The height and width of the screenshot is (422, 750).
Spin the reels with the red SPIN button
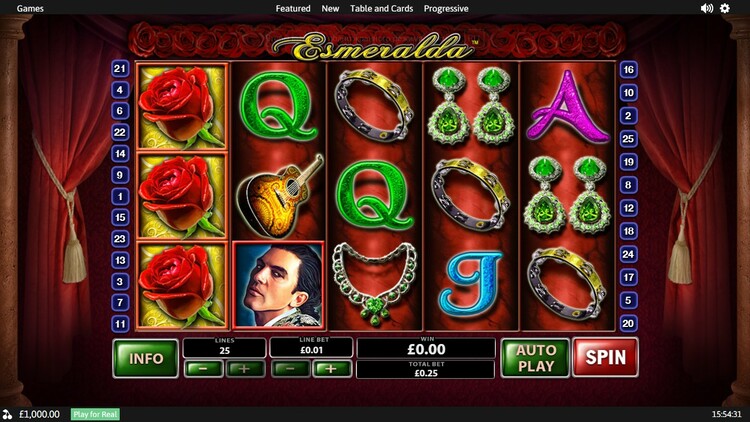click(x=605, y=357)
